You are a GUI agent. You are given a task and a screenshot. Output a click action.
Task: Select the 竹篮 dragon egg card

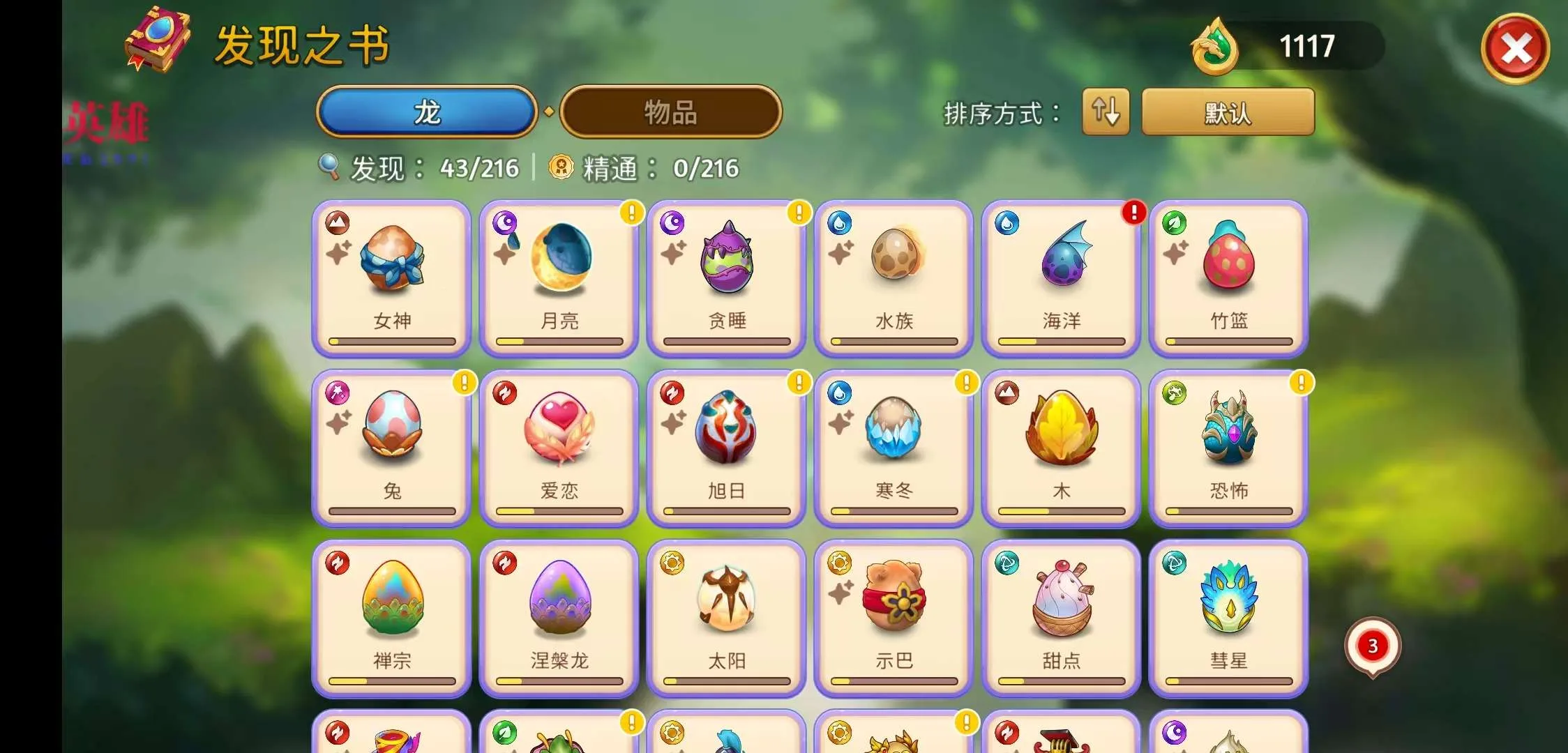[1229, 279]
